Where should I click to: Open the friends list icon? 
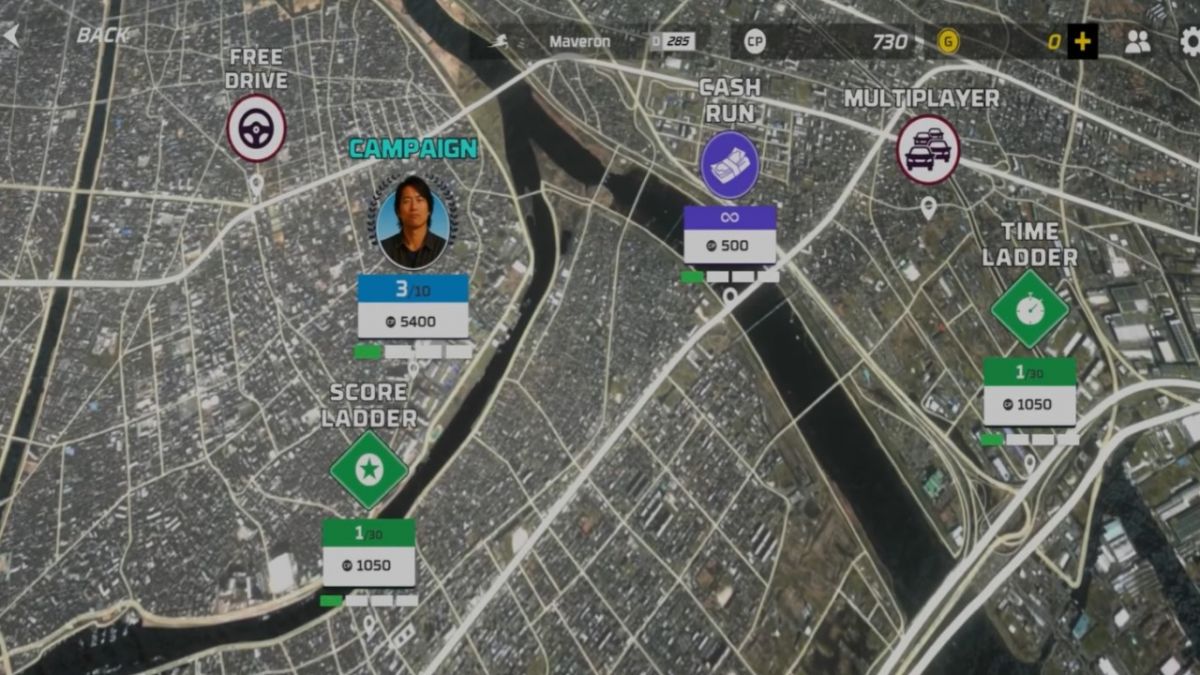(1138, 42)
